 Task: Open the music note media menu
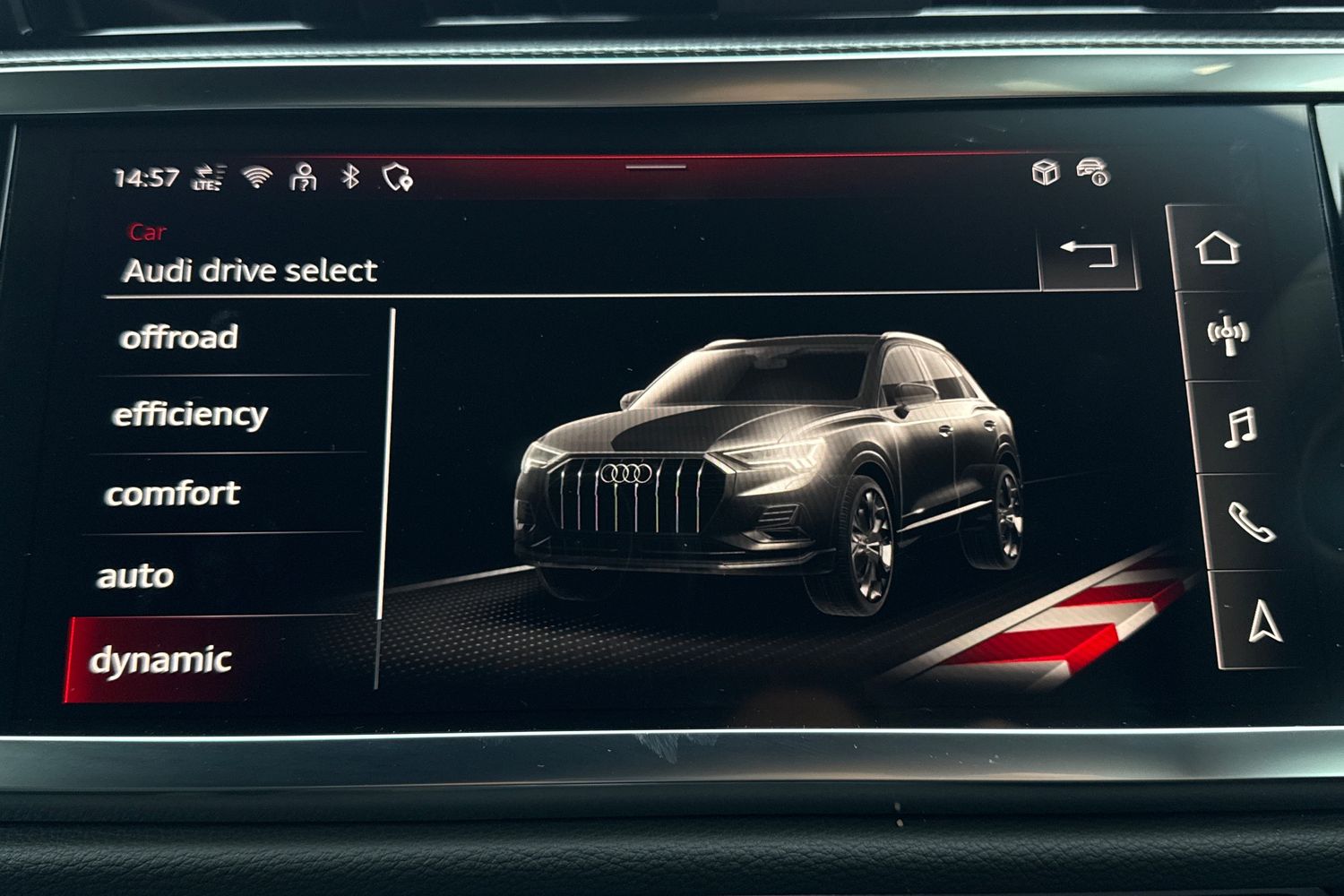point(1240,427)
